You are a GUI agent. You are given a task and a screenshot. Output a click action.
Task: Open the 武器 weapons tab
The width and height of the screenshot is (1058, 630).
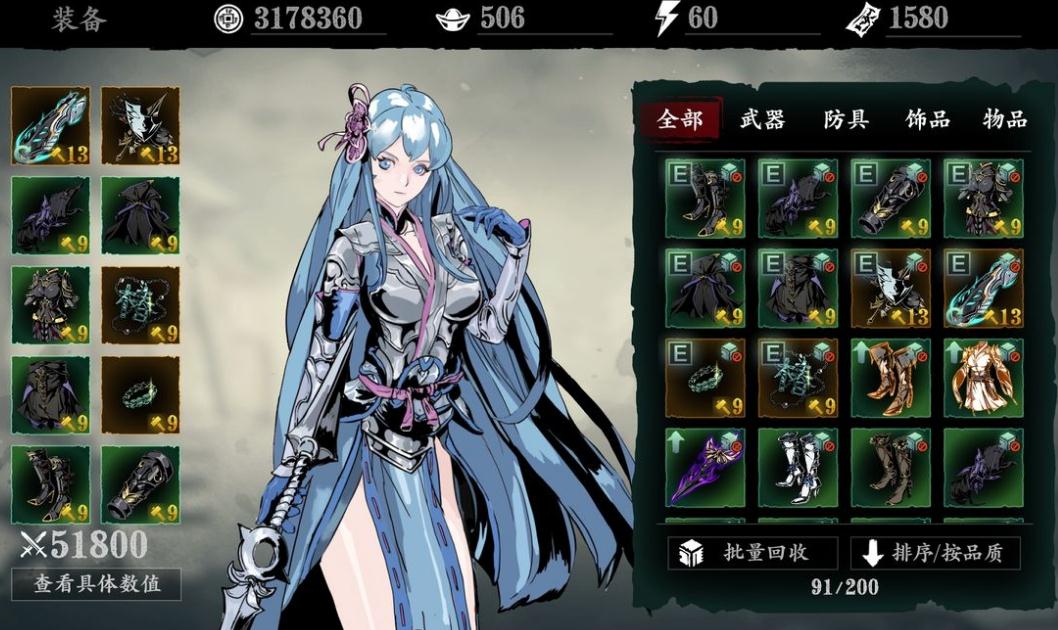click(762, 120)
